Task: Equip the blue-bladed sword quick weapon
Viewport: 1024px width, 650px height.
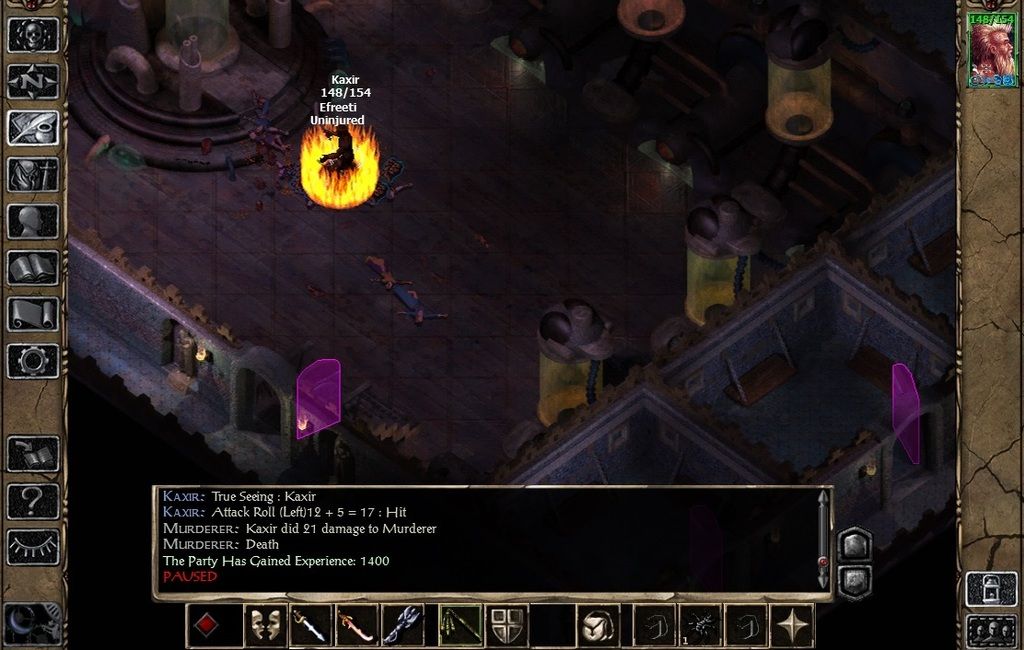Action: (x=310, y=626)
